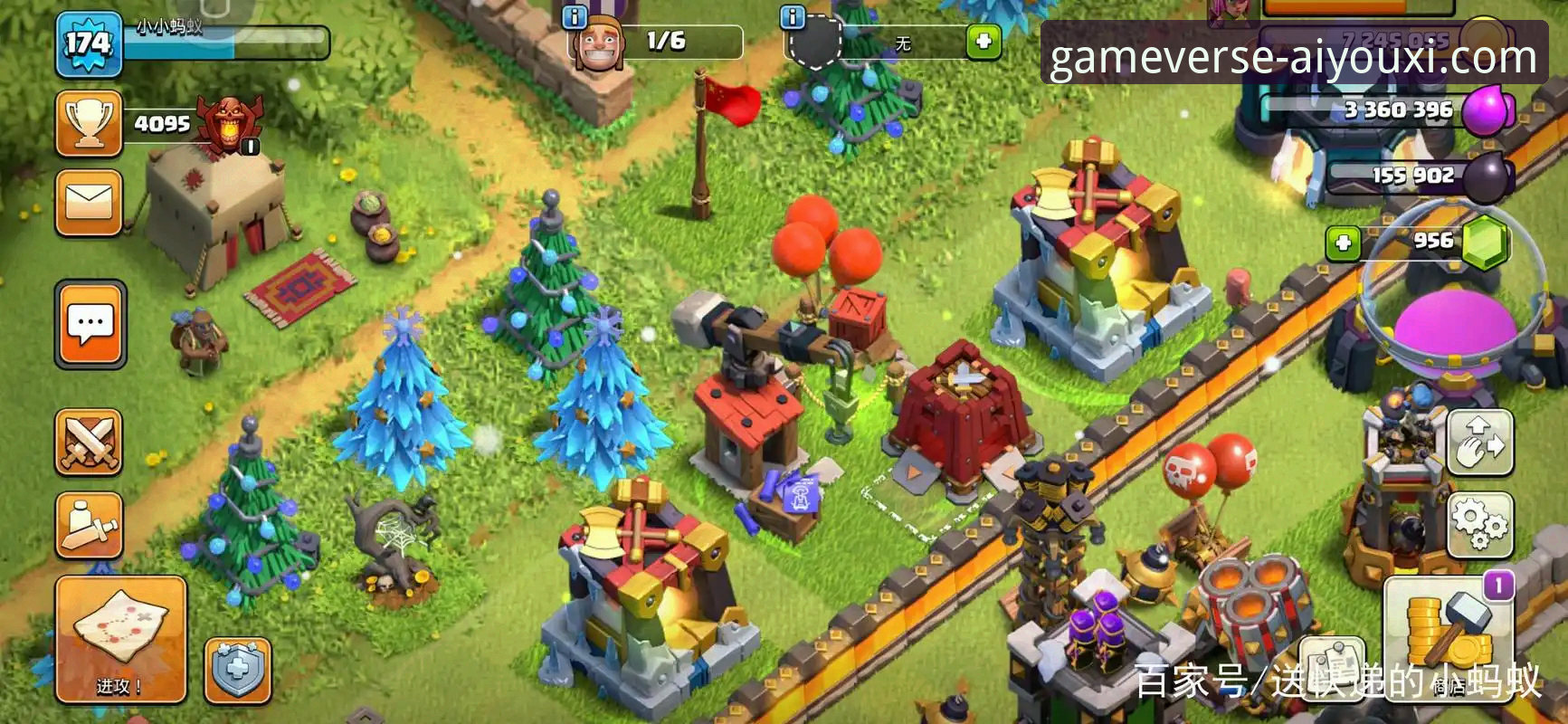The height and width of the screenshot is (724, 1568).
Task: Open the crossed swords clan war button
Action: 89,443
